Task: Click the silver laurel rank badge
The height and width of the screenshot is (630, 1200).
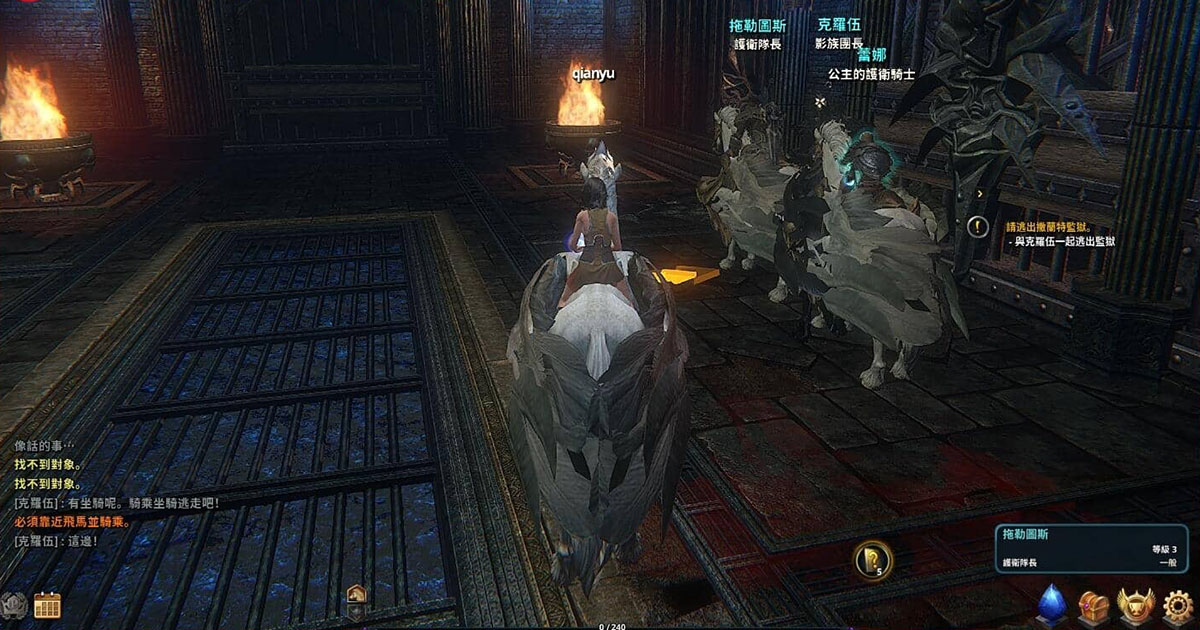Action: [x=14, y=605]
